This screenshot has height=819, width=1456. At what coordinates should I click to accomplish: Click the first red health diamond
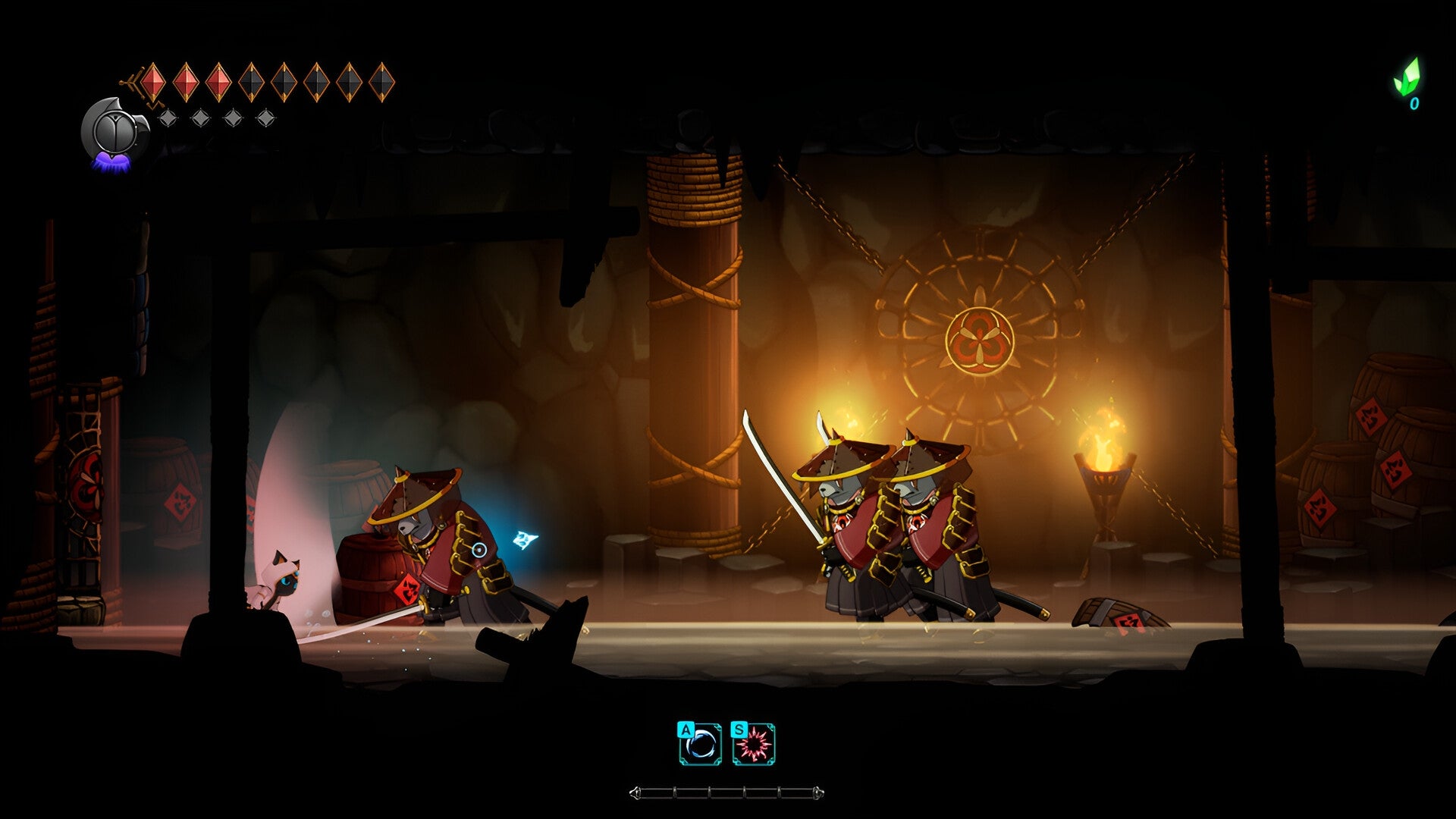[x=152, y=82]
